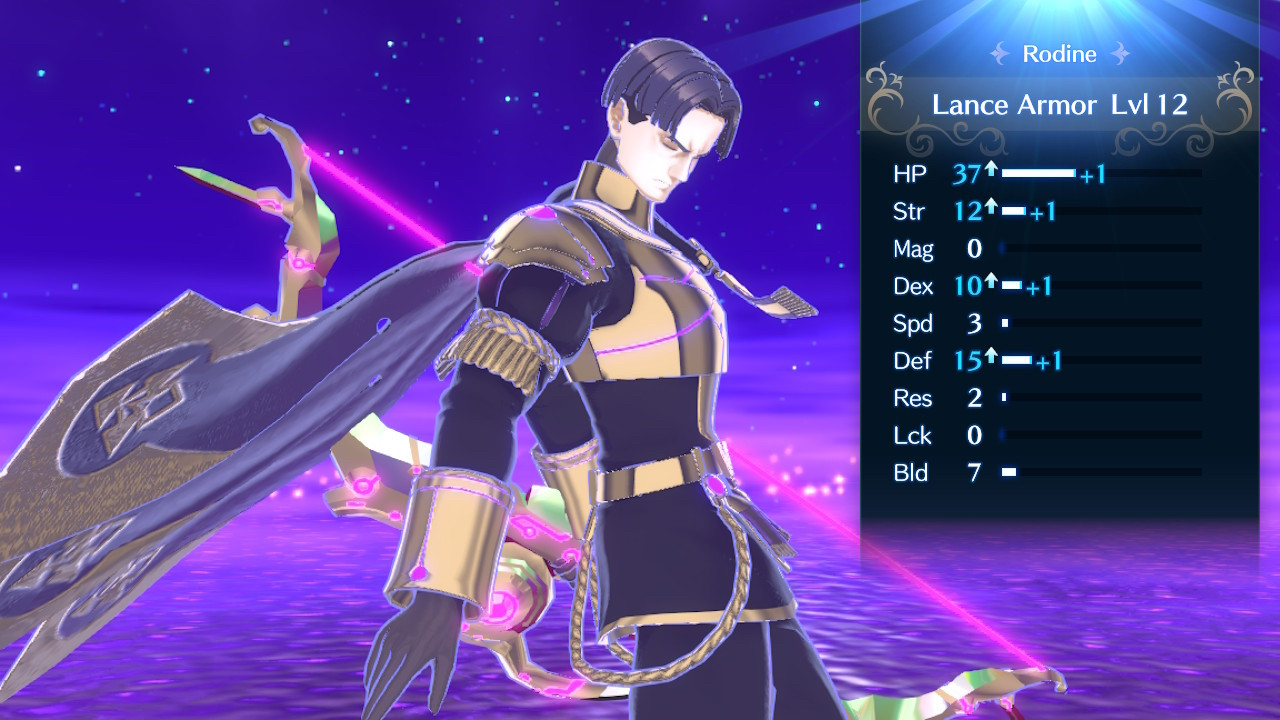Click the HP increase arrow icon
This screenshot has height=720, width=1280.
tap(990, 168)
